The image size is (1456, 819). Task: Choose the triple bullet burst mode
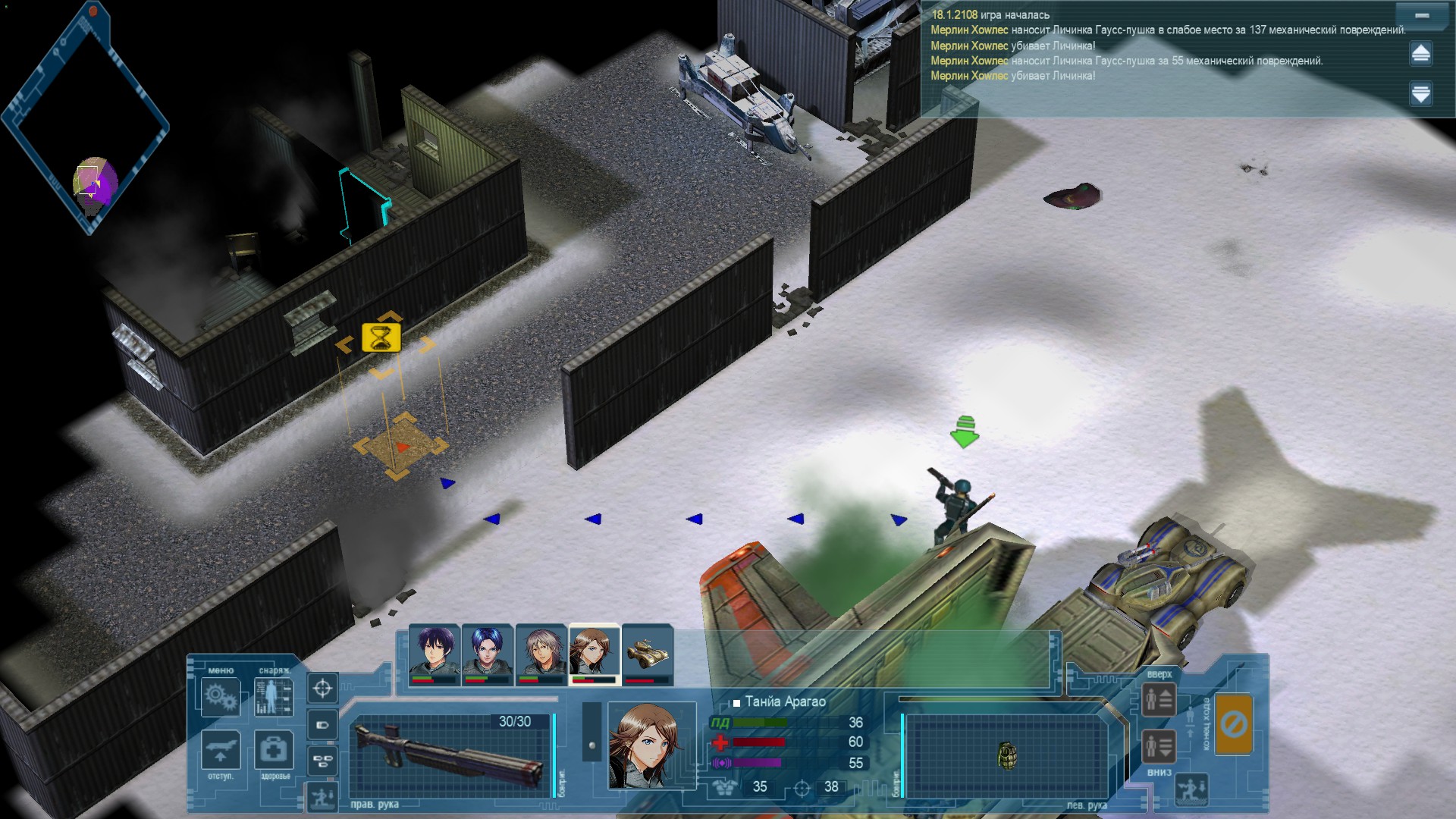pyautogui.click(x=322, y=761)
